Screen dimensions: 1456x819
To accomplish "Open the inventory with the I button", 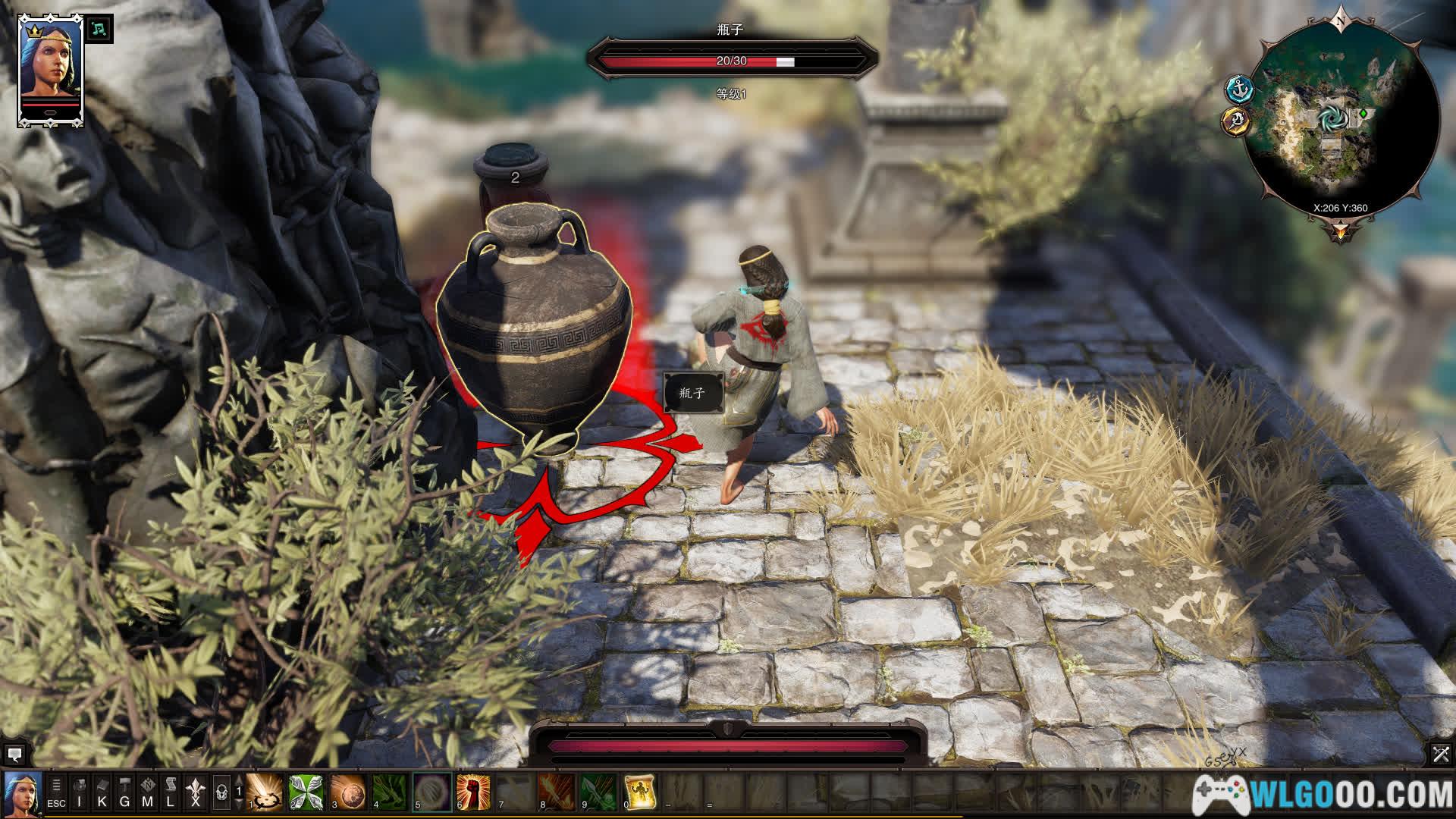I will (x=80, y=792).
